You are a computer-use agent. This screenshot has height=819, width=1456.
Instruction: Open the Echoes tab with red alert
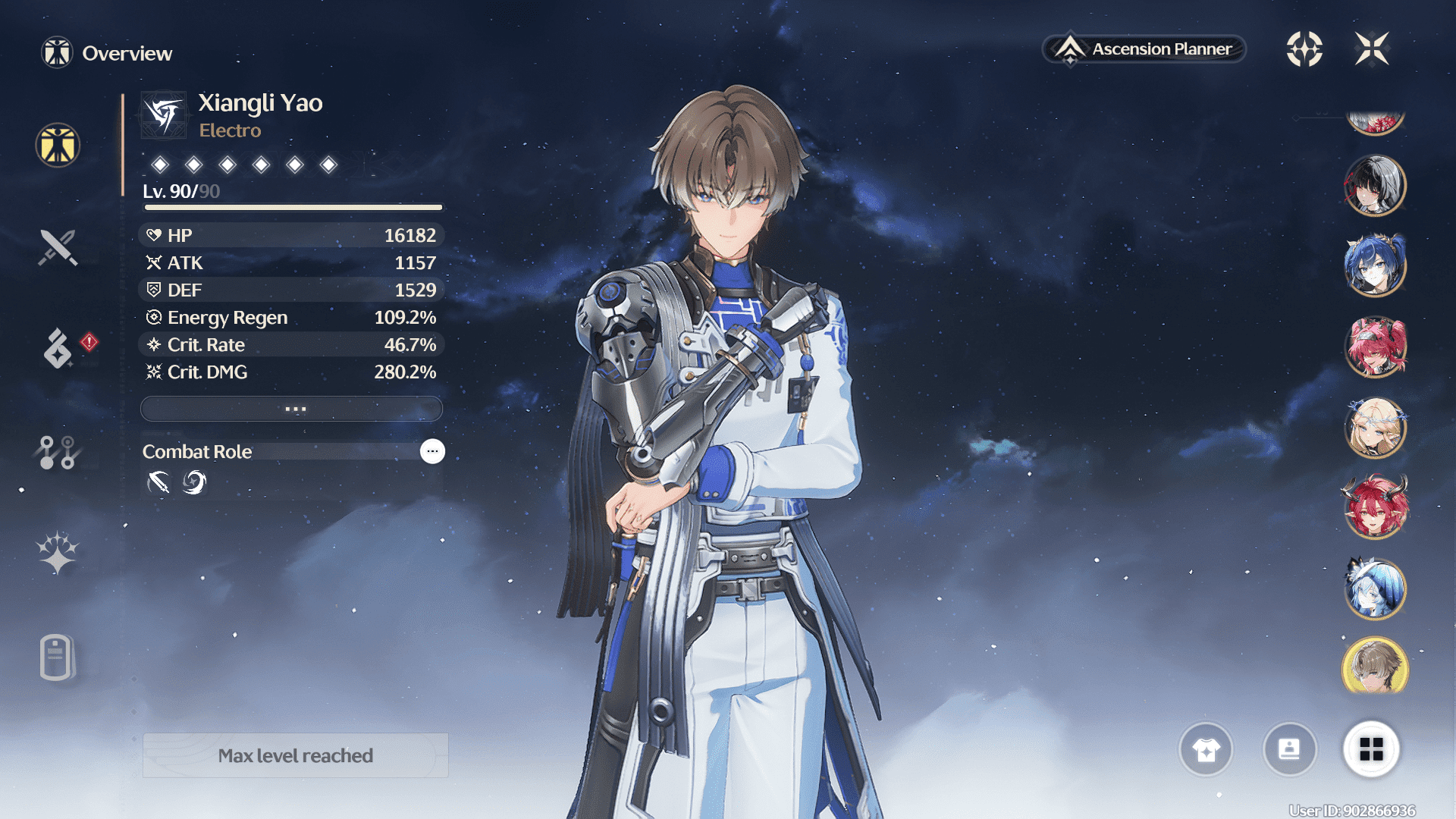click(x=58, y=347)
